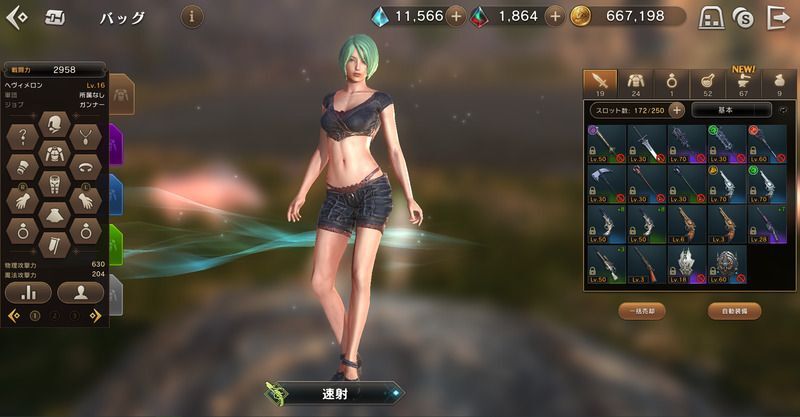Open the necklace equipment slot
The width and height of the screenshot is (800, 417).
point(89,138)
